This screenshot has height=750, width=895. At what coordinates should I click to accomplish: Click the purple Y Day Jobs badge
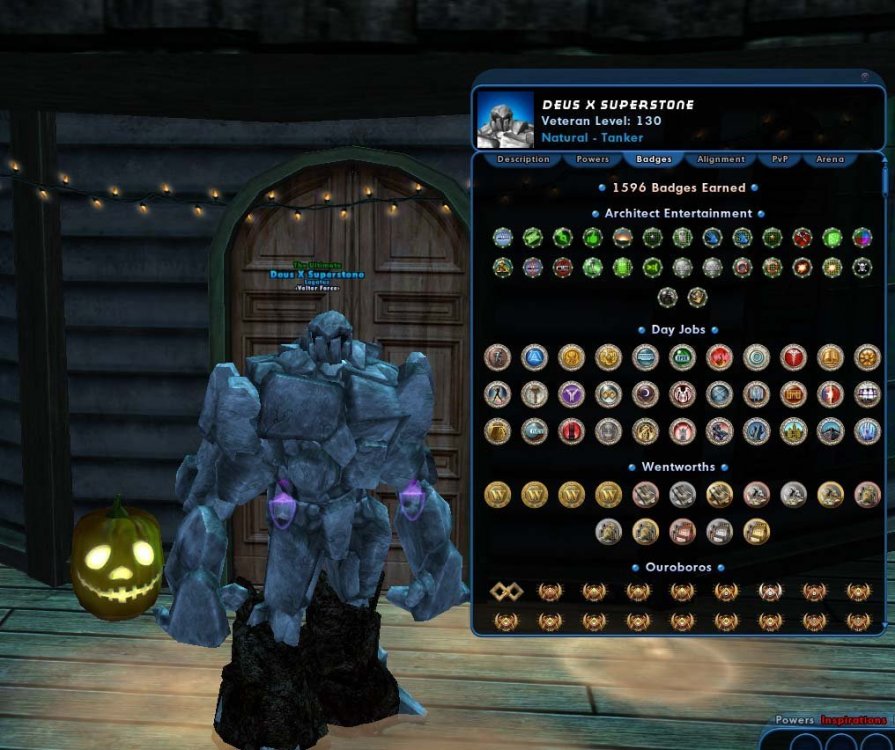tap(571, 394)
